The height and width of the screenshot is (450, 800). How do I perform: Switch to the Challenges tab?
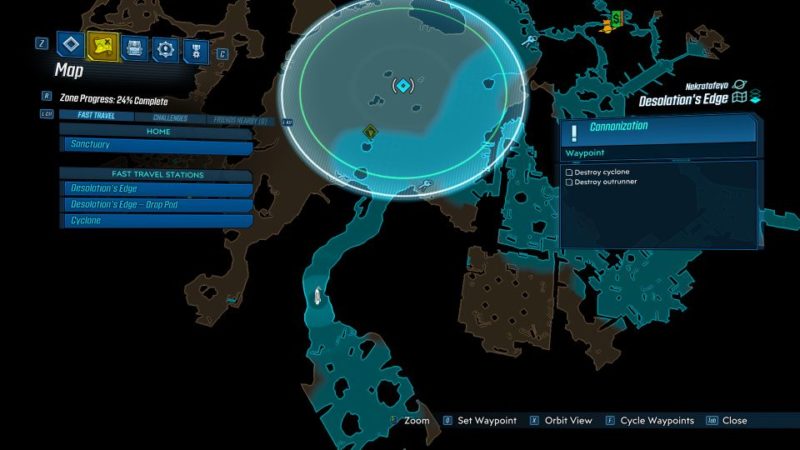pyautogui.click(x=173, y=118)
